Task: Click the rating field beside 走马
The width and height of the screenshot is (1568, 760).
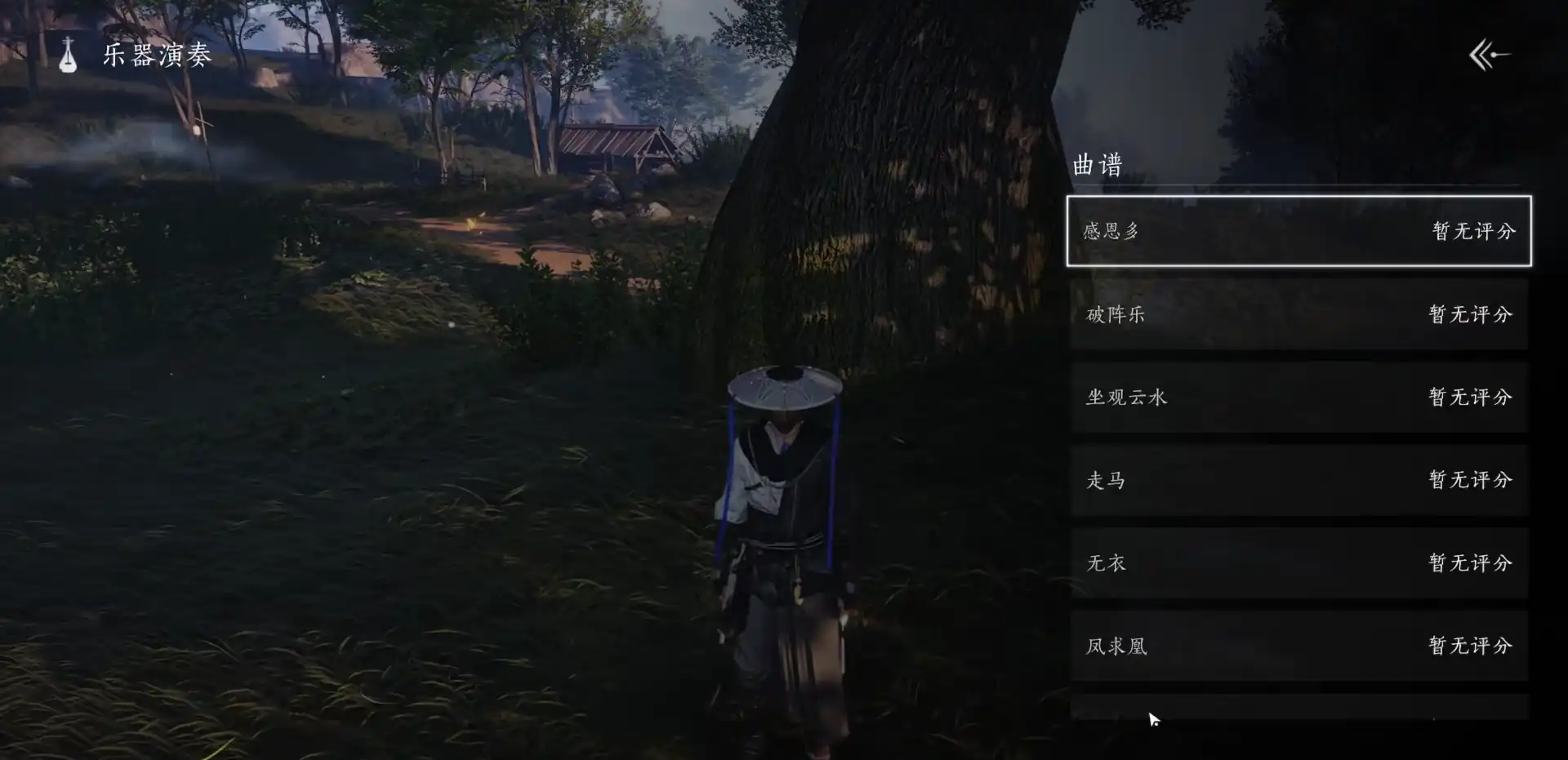Action: tap(1472, 481)
